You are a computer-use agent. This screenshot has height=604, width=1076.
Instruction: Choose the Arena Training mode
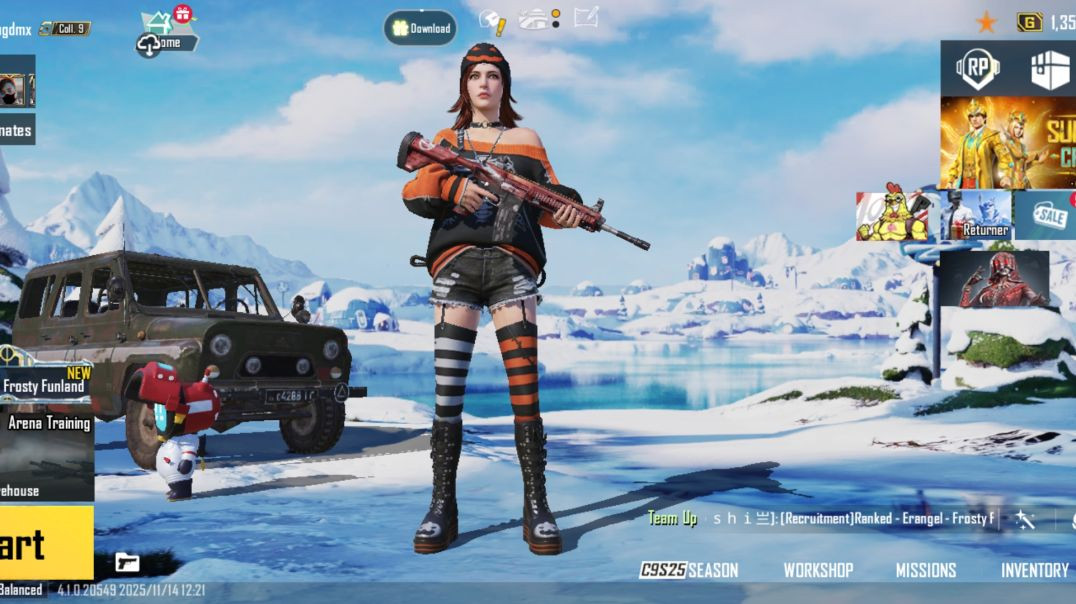[x=47, y=423]
